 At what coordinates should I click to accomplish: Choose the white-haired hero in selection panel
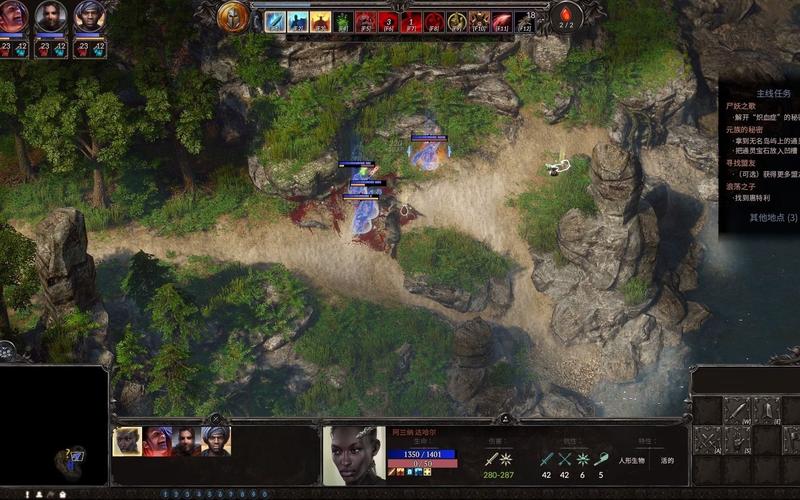point(127,441)
